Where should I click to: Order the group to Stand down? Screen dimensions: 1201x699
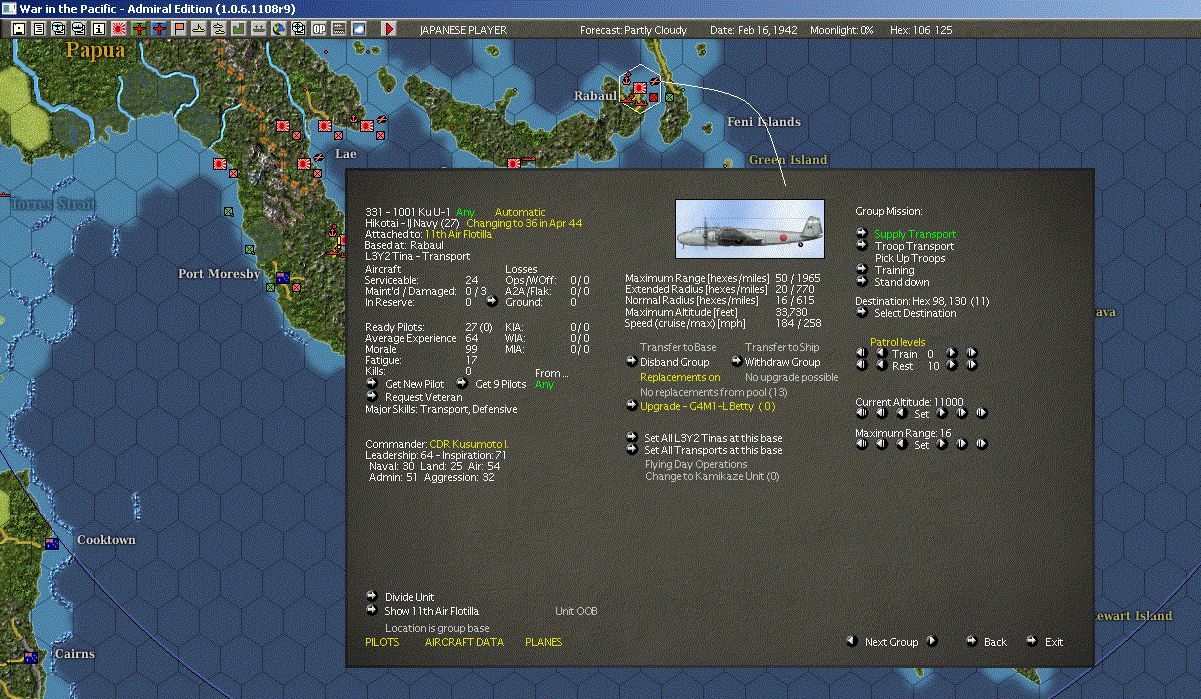coord(901,282)
